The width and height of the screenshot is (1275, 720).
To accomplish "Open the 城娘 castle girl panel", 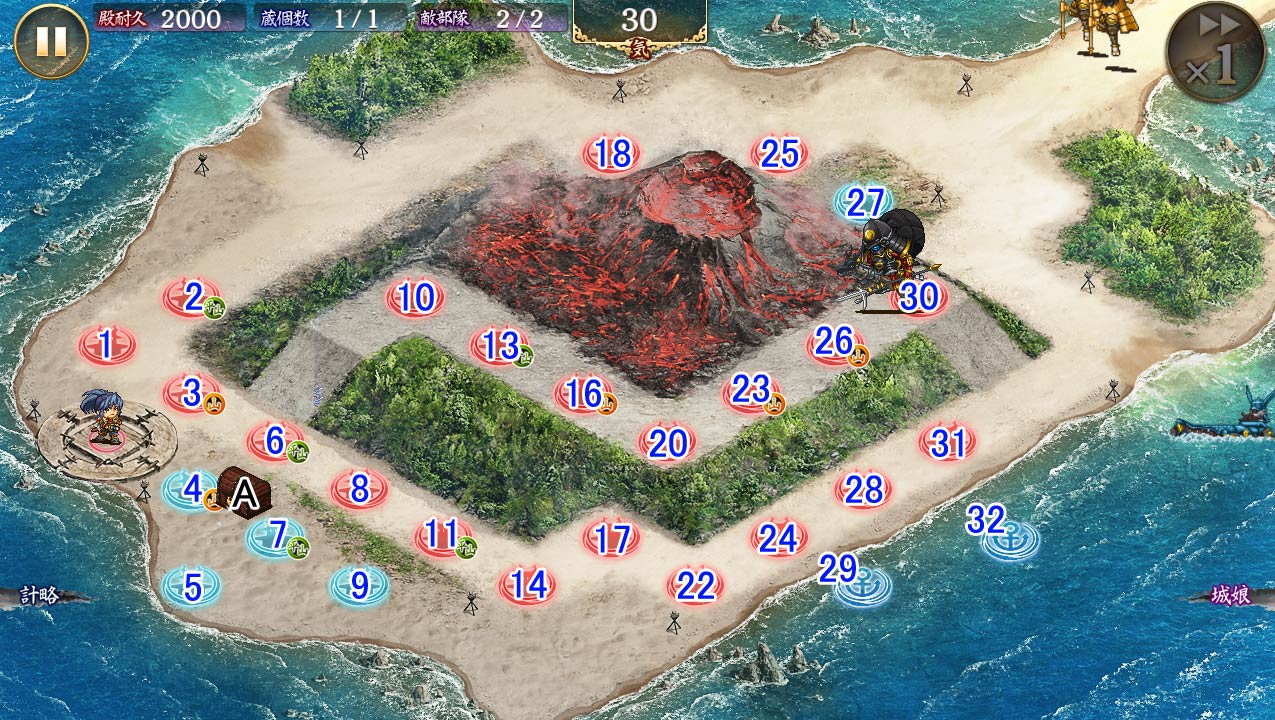I will [x=1230, y=596].
